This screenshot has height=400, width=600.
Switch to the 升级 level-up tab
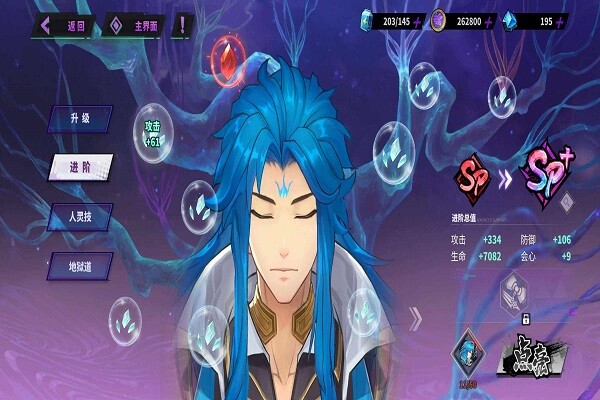79,118
